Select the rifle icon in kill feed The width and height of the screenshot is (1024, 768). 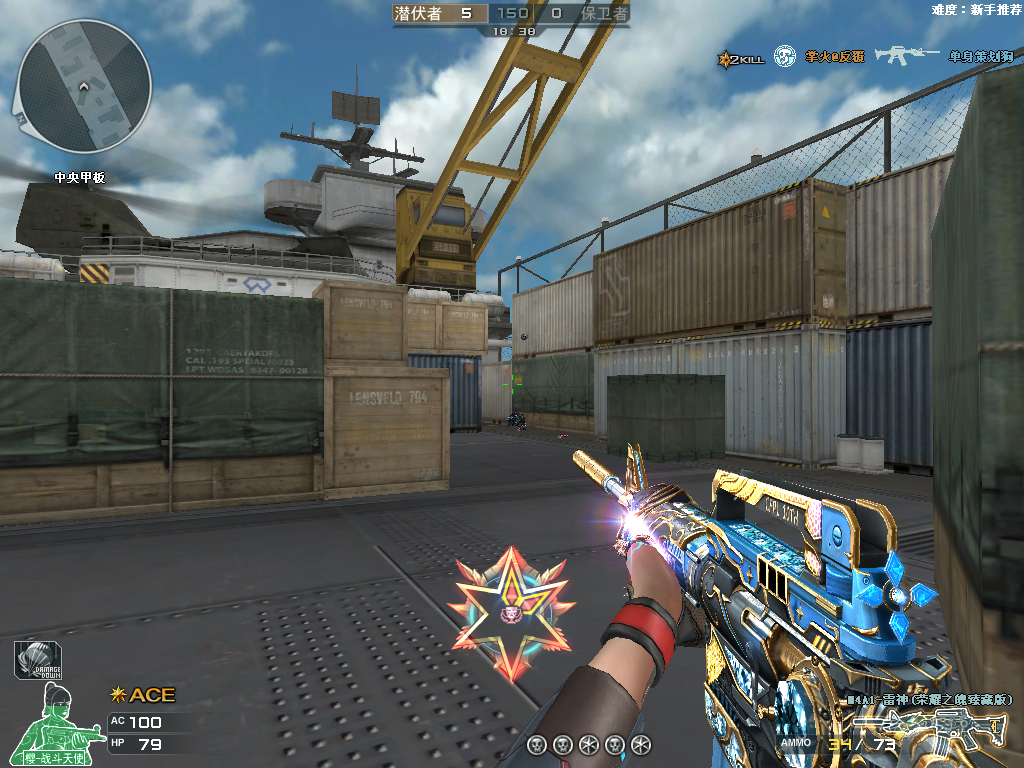pos(906,56)
